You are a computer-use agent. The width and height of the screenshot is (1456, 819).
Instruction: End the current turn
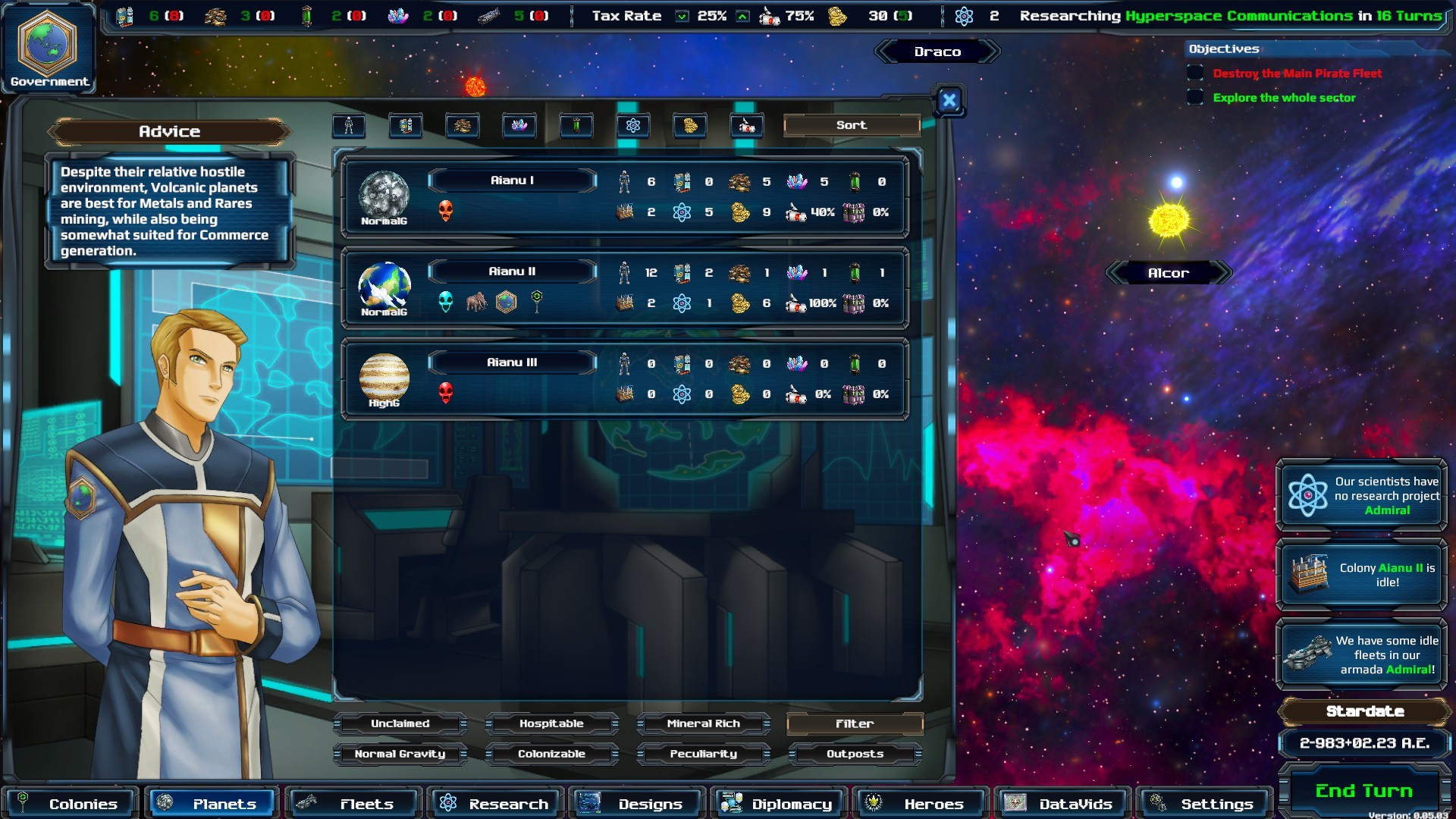point(1363,791)
